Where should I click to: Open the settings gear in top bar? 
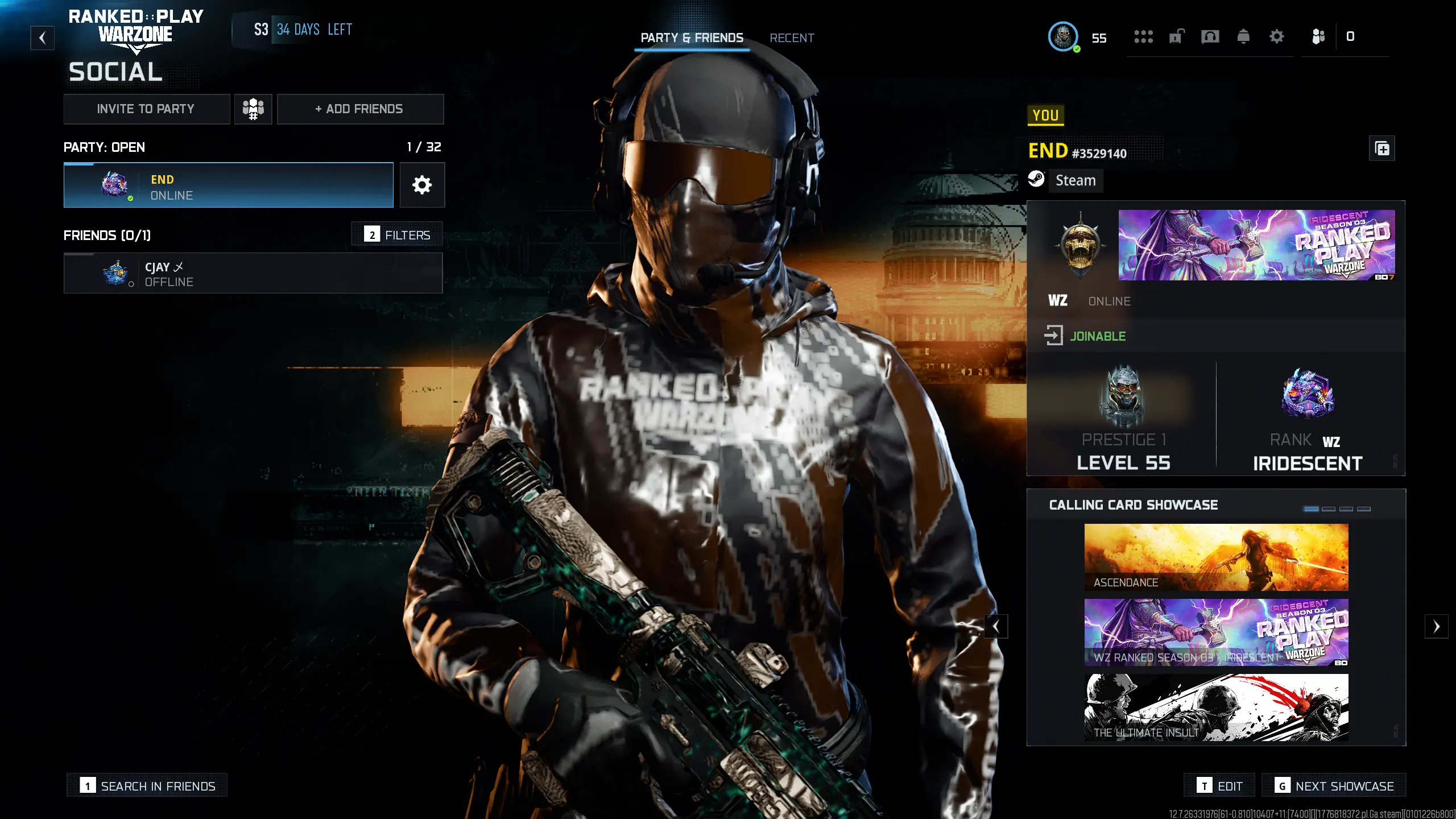[1277, 37]
